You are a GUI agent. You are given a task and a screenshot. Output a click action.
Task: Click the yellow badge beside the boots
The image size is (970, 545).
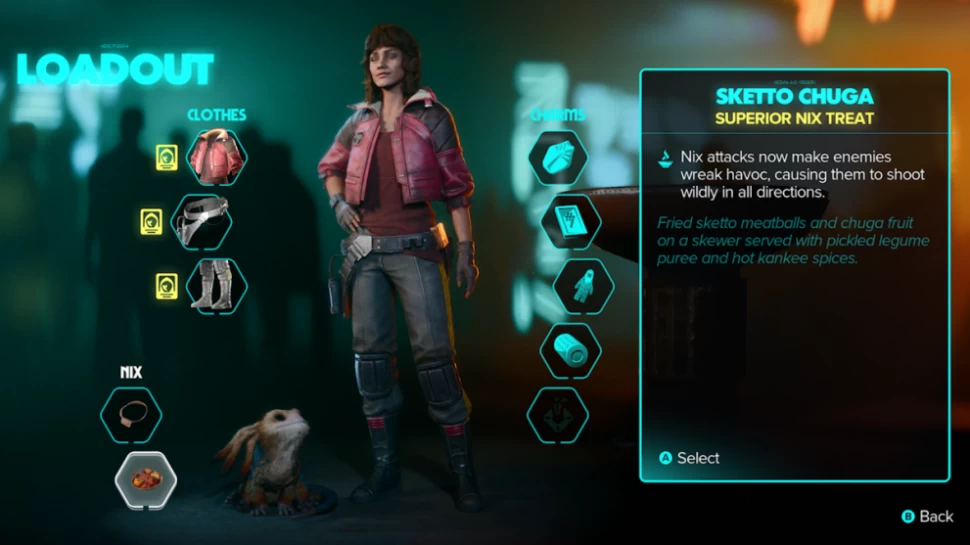166,286
